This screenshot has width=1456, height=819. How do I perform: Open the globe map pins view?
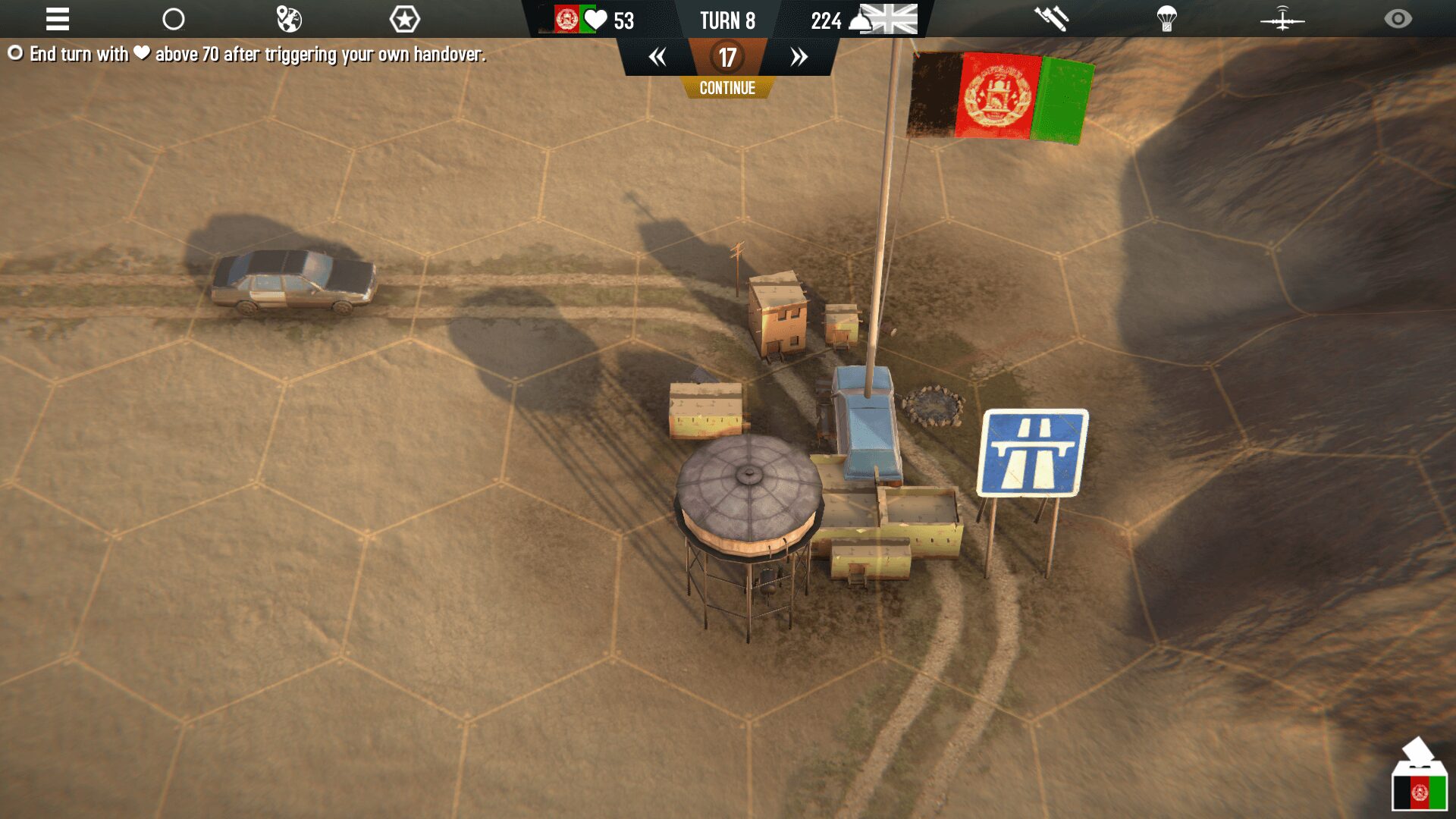(289, 19)
